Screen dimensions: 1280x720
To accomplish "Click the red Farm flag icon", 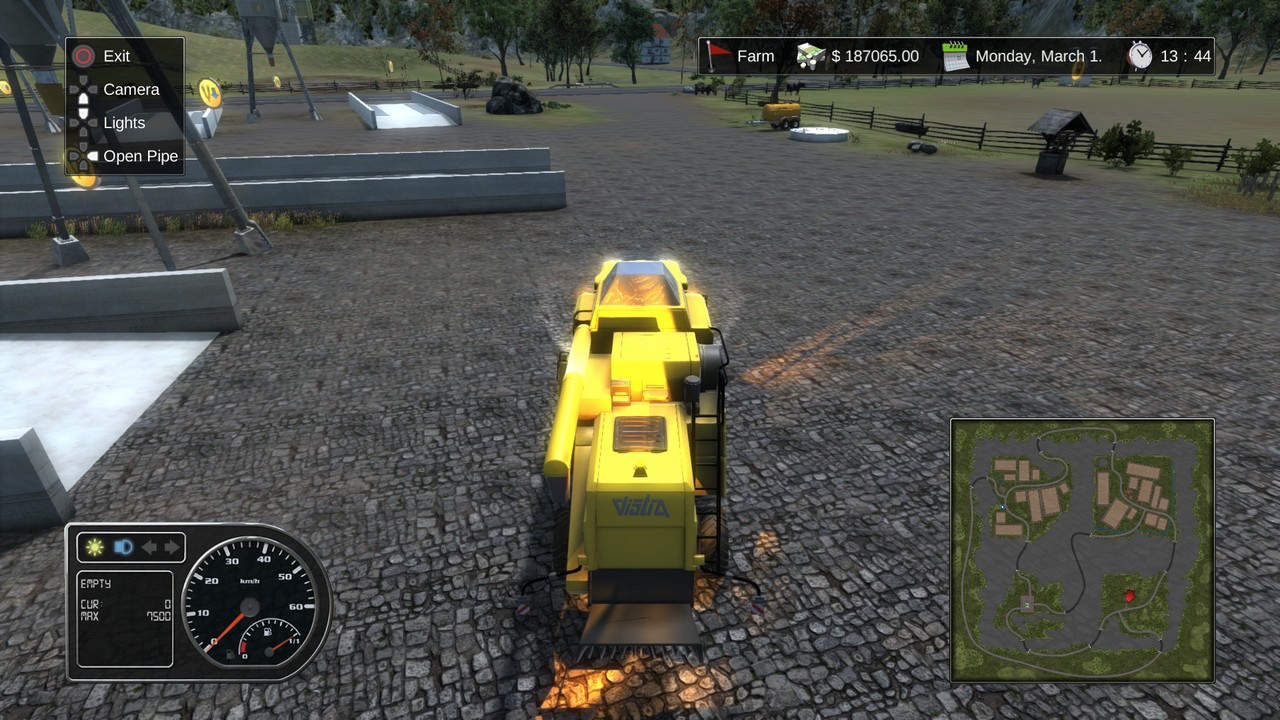I will coord(716,56).
